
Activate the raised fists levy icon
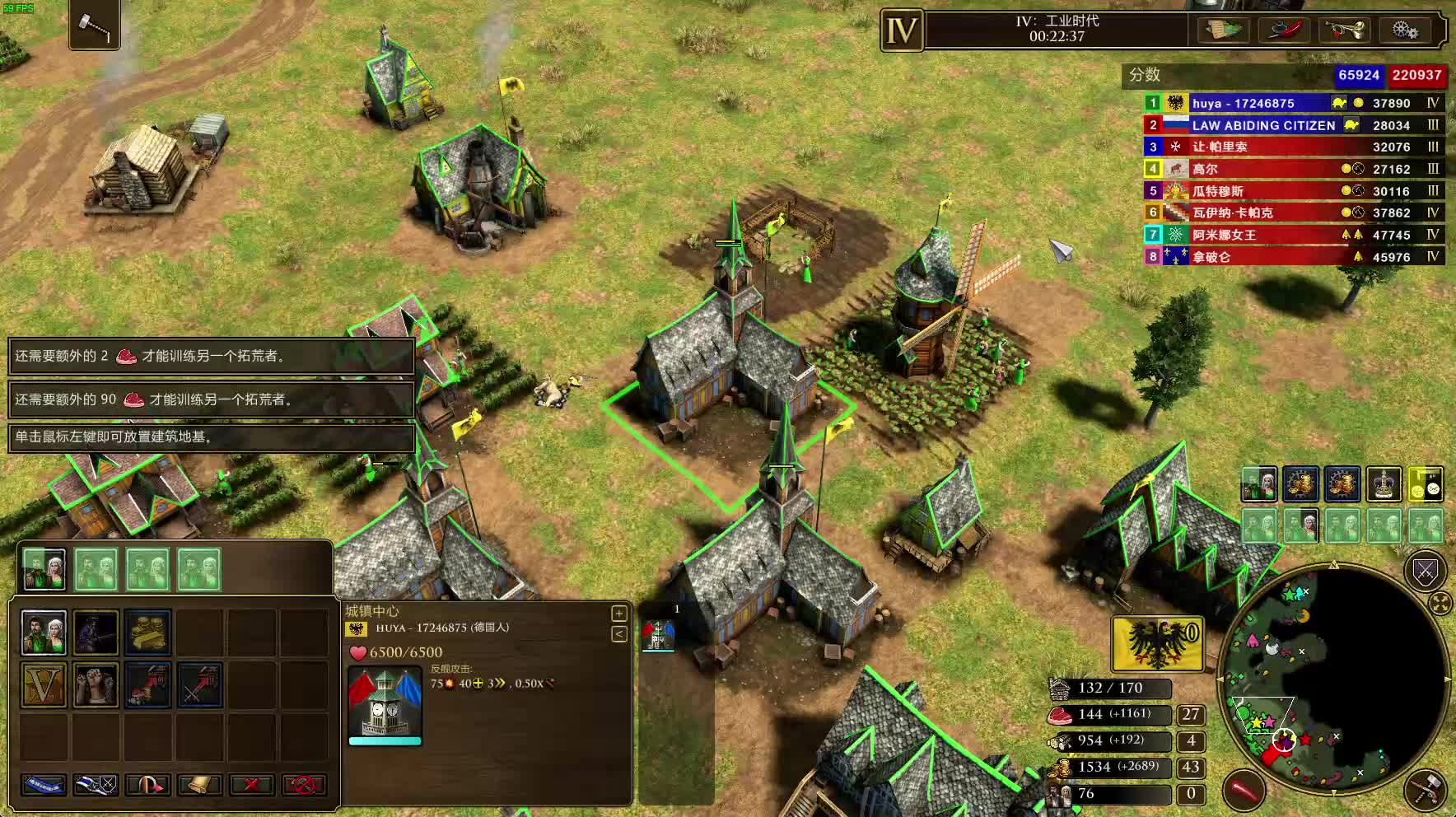96,684
